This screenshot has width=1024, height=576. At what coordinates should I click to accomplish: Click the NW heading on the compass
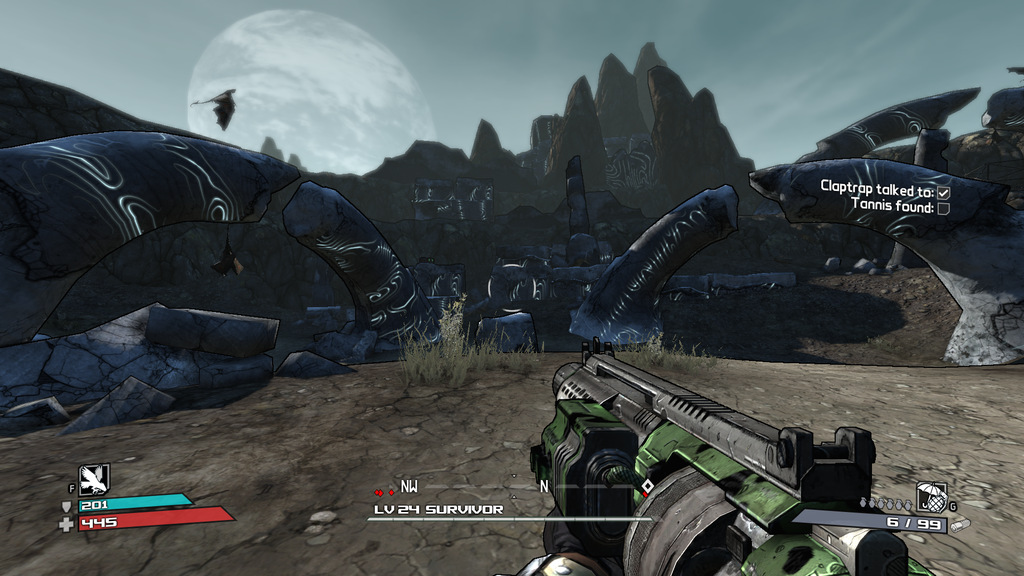(x=409, y=487)
